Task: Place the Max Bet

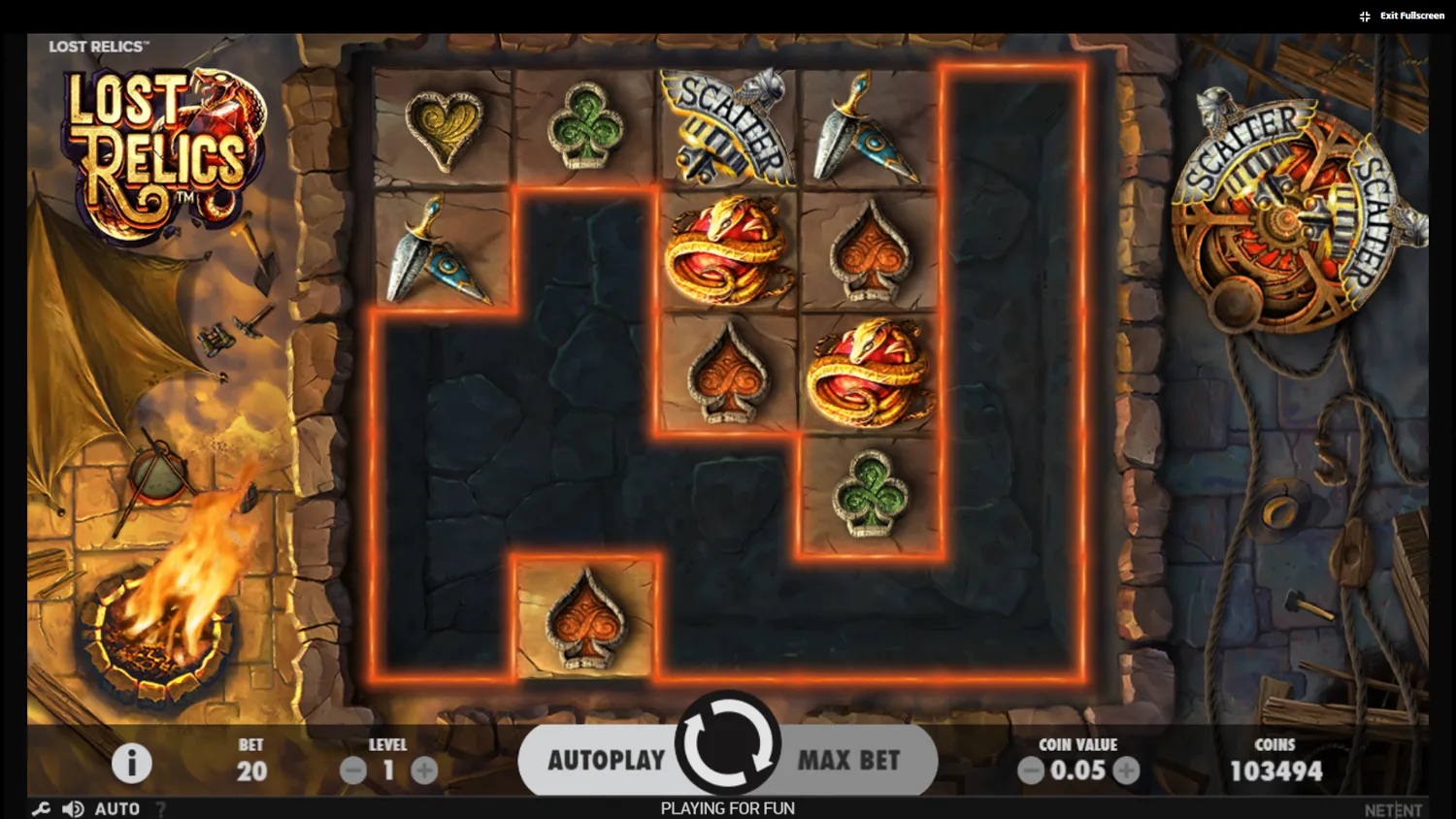Action: click(847, 760)
